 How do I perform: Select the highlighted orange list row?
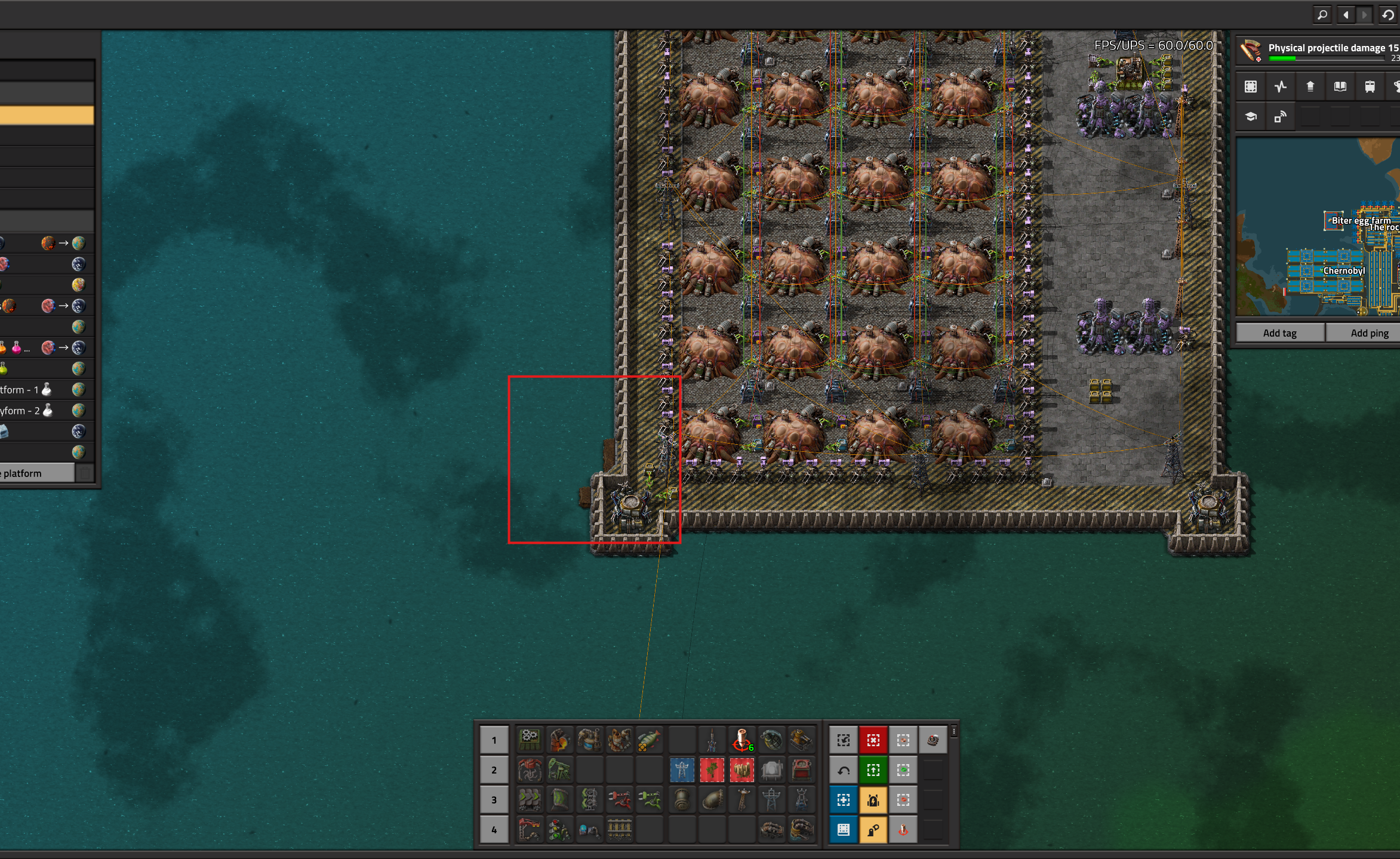click(47, 115)
